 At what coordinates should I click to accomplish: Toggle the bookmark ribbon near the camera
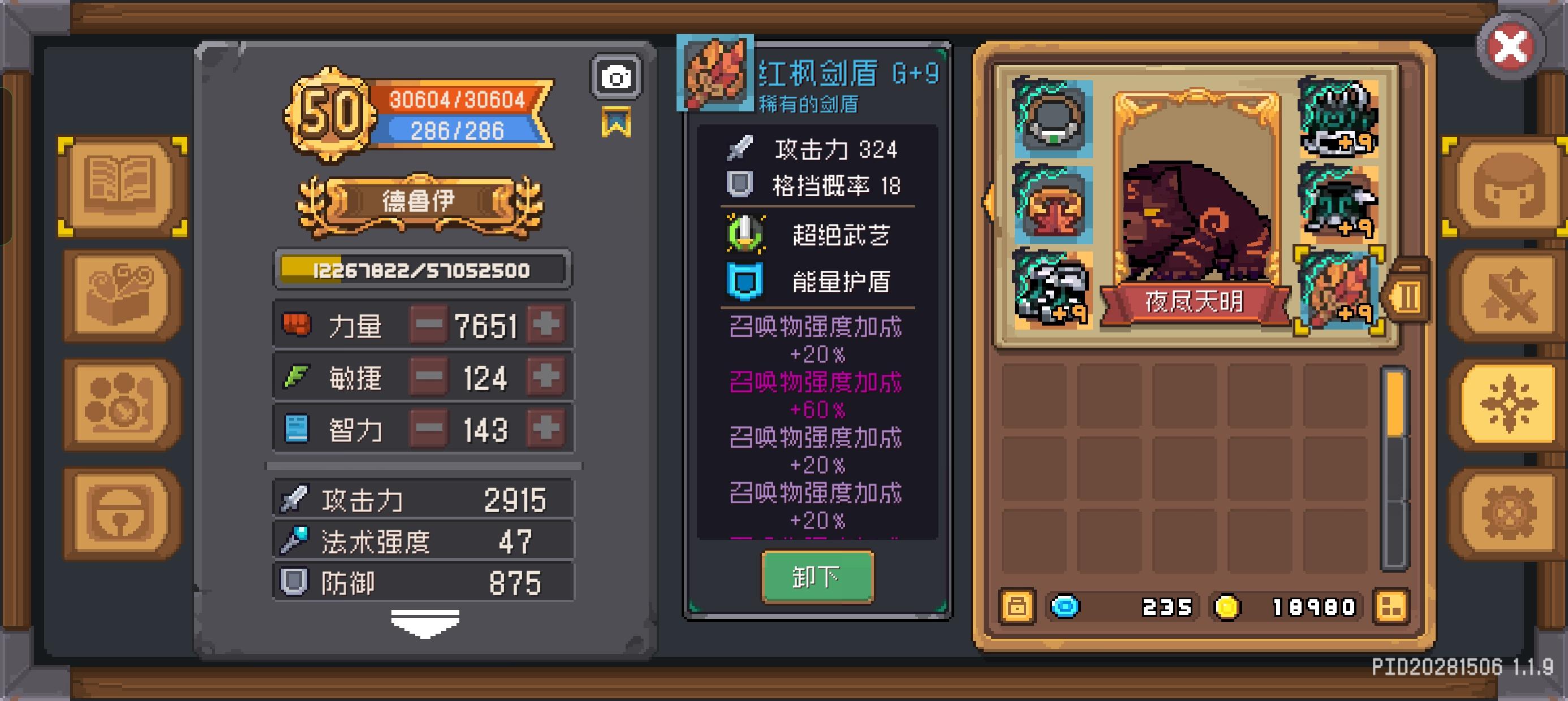pyautogui.click(x=617, y=121)
